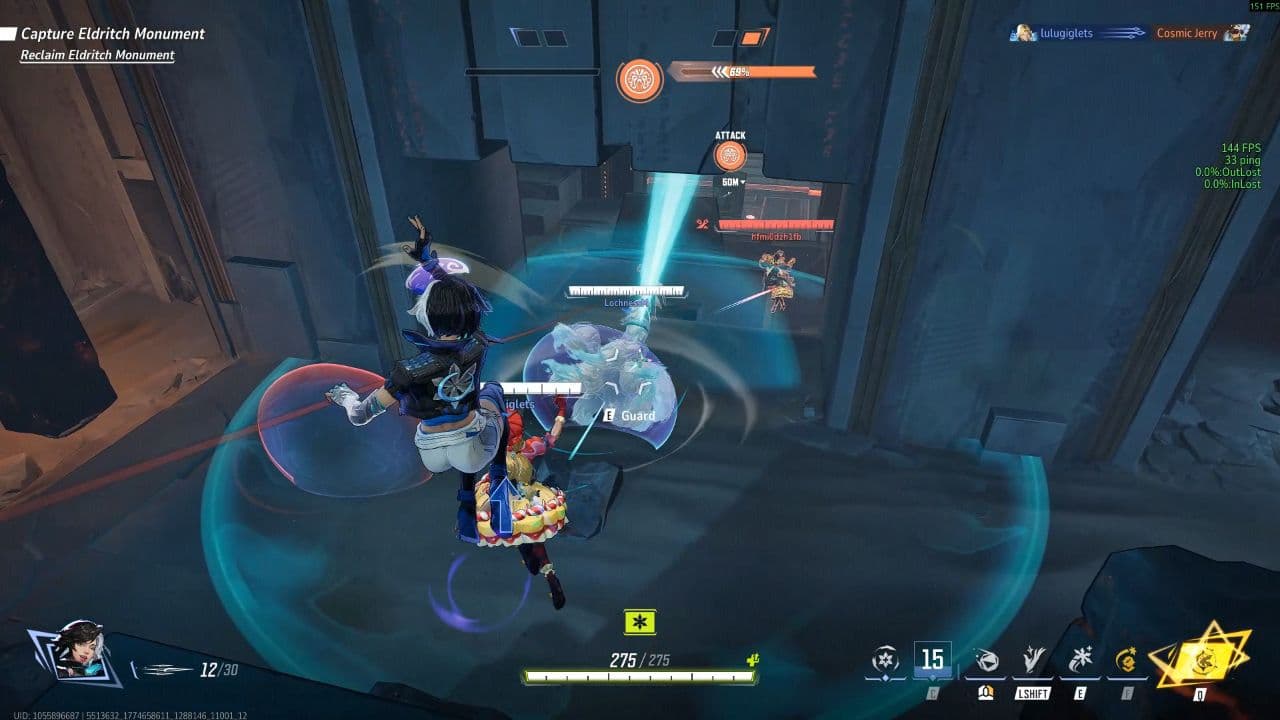
Task: Open the Reclaim Eldritch Monument objective link
Action: (96, 55)
